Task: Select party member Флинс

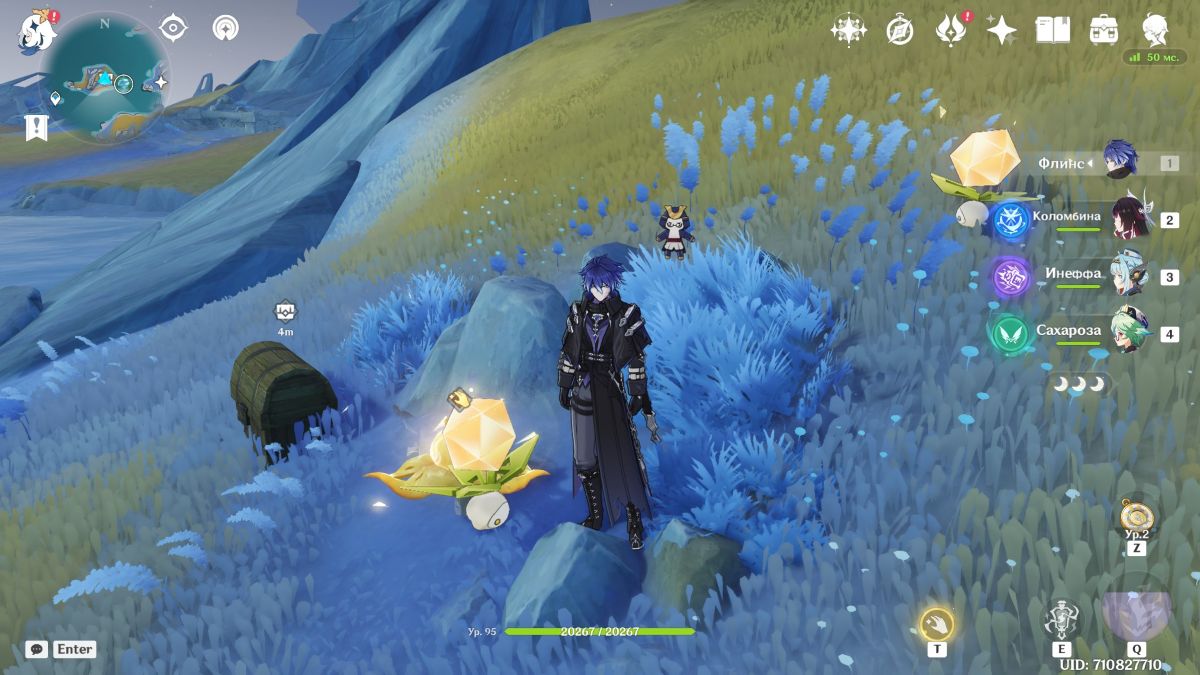Action: pos(1121,162)
